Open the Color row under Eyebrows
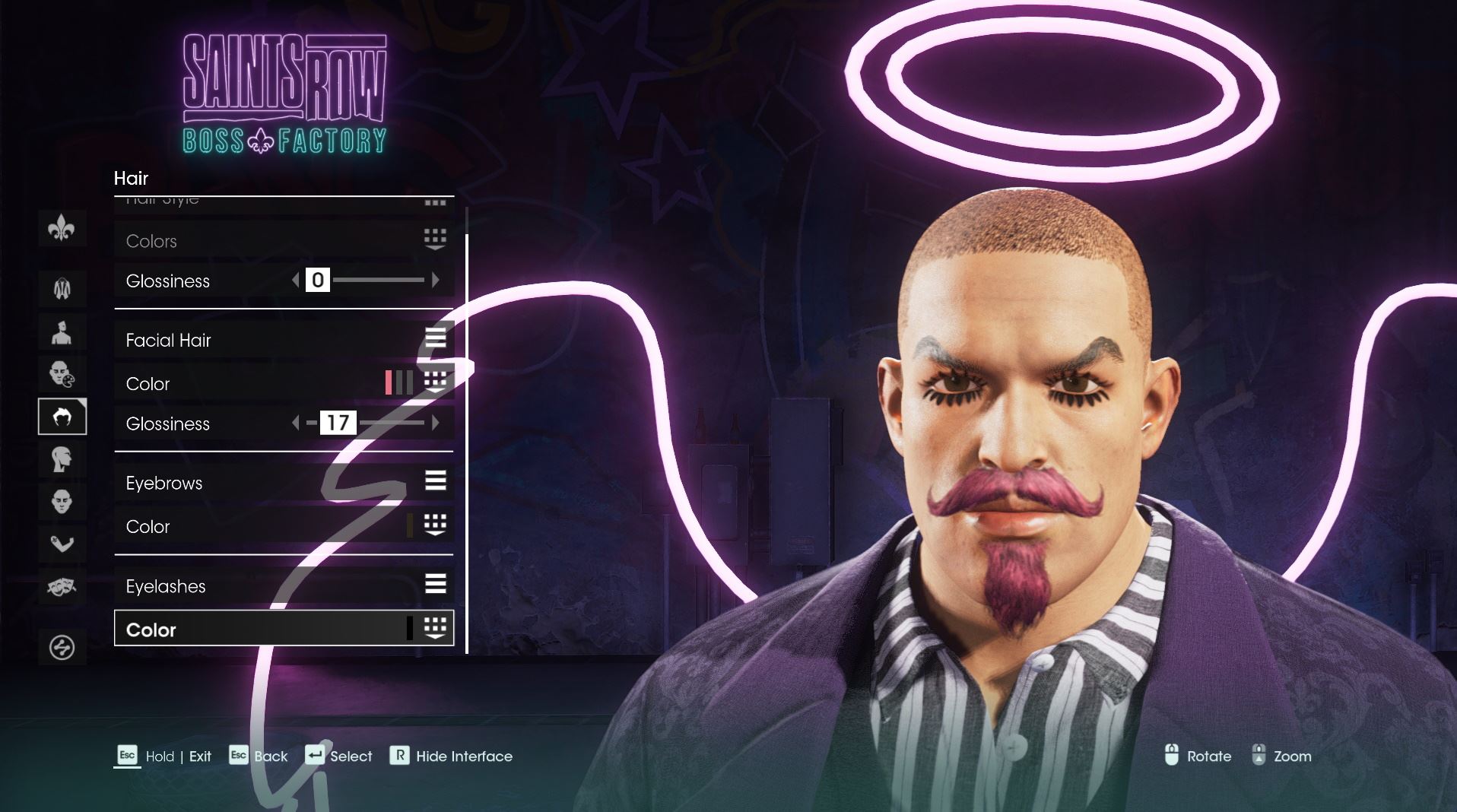 pos(283,526)
